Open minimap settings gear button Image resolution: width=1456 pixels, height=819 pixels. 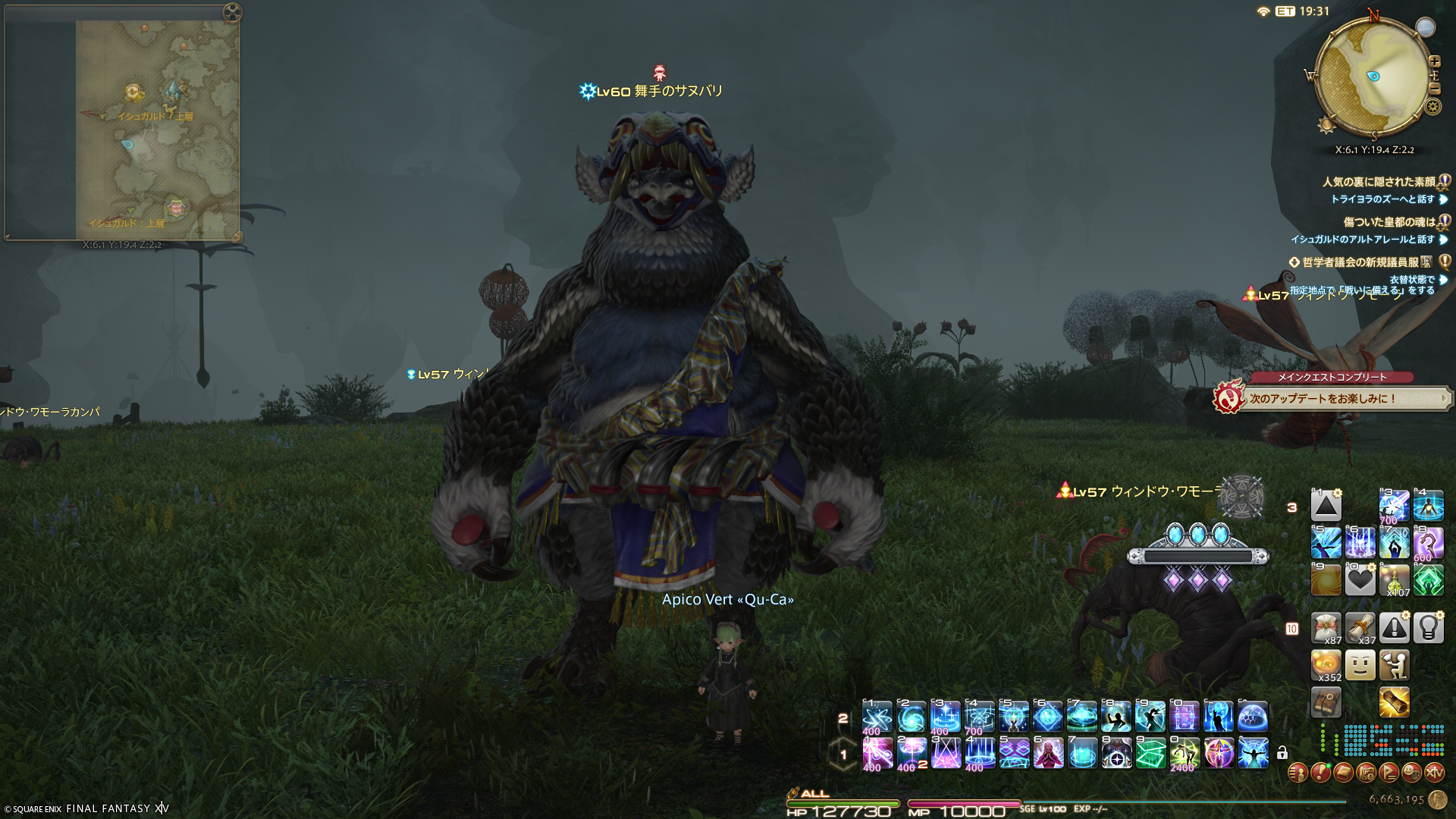pos(1432,106)
